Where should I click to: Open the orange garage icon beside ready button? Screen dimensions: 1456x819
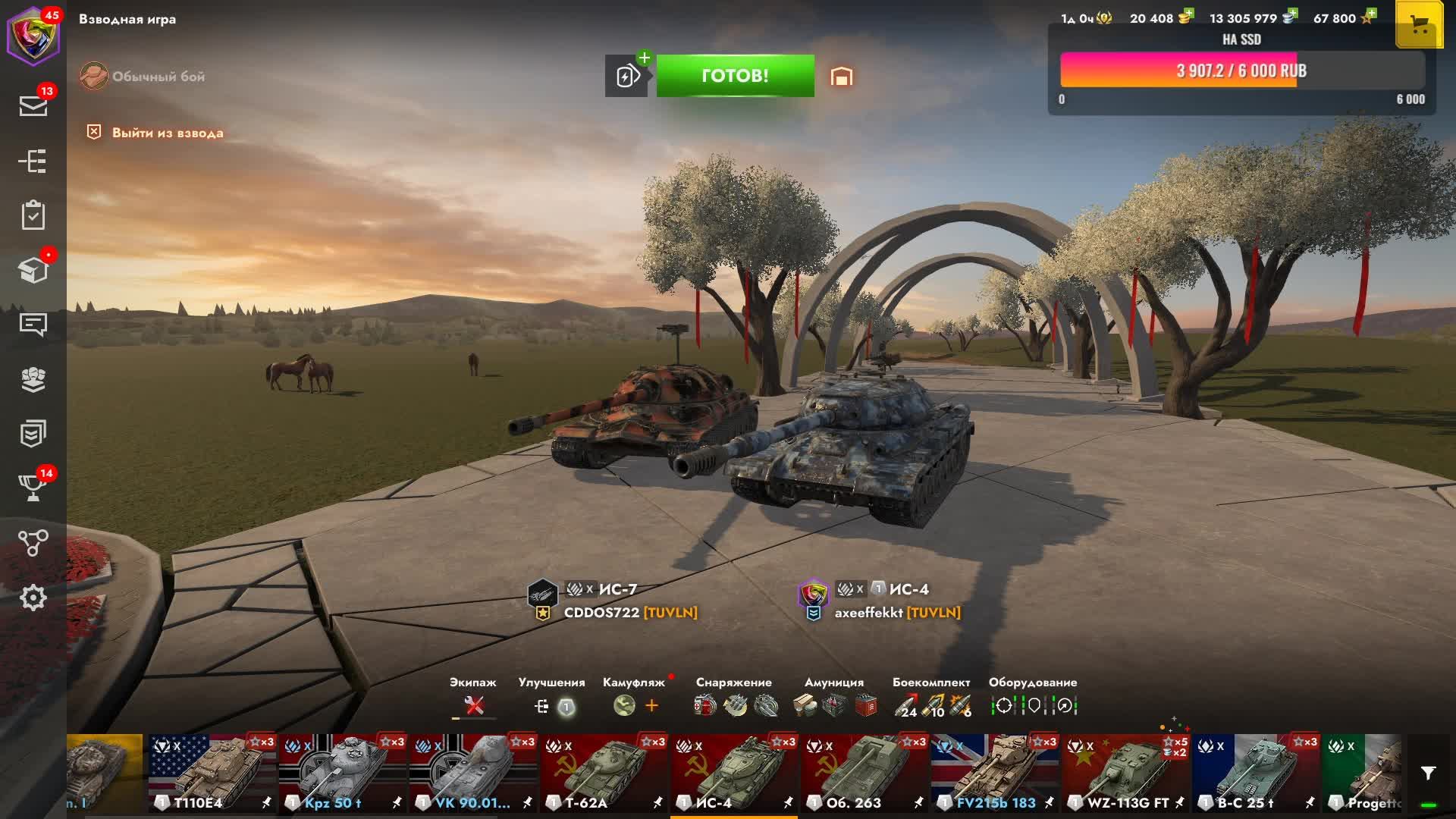click(841, 77)
